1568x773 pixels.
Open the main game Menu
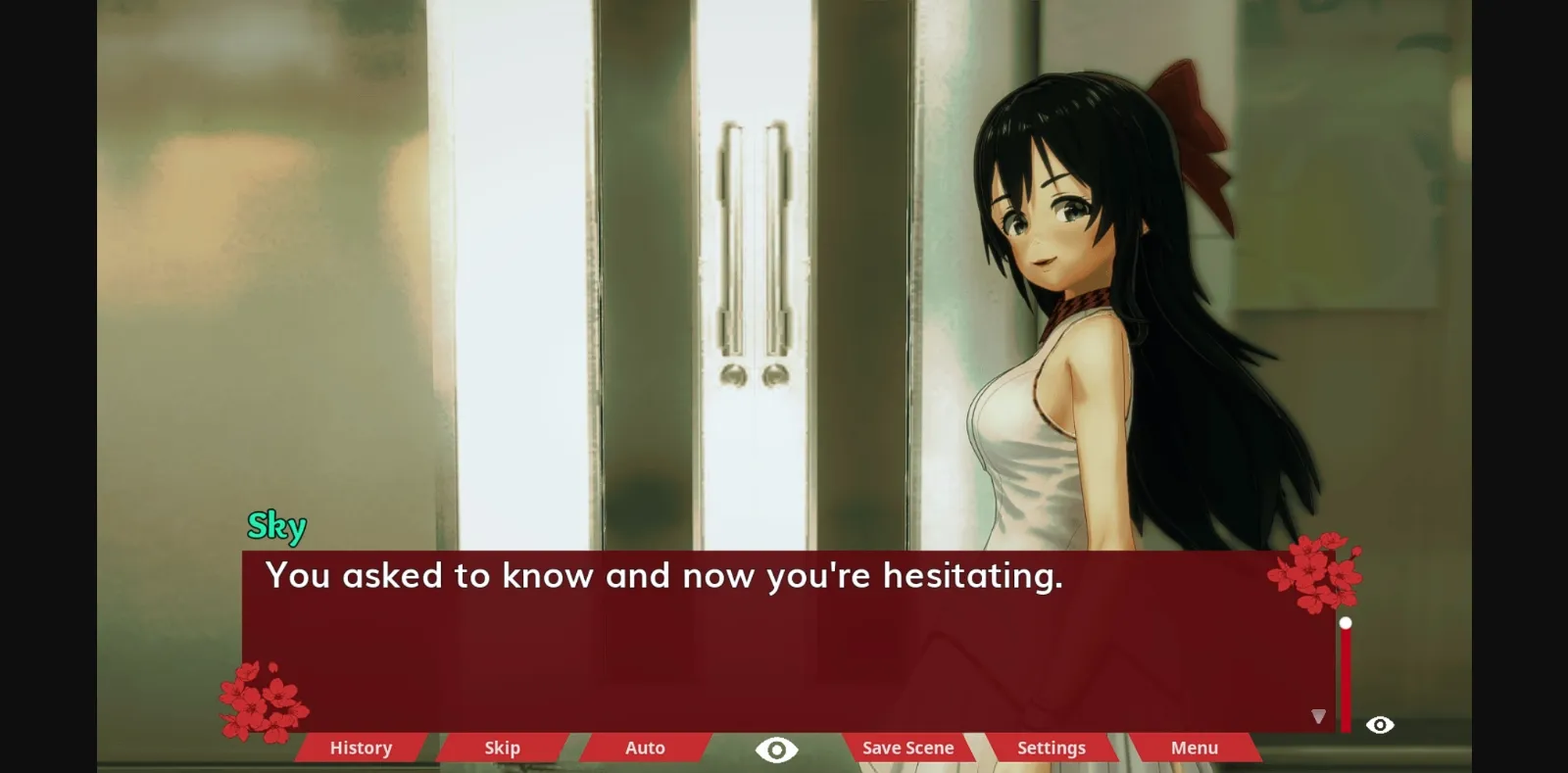click(x=1193, y=748)
